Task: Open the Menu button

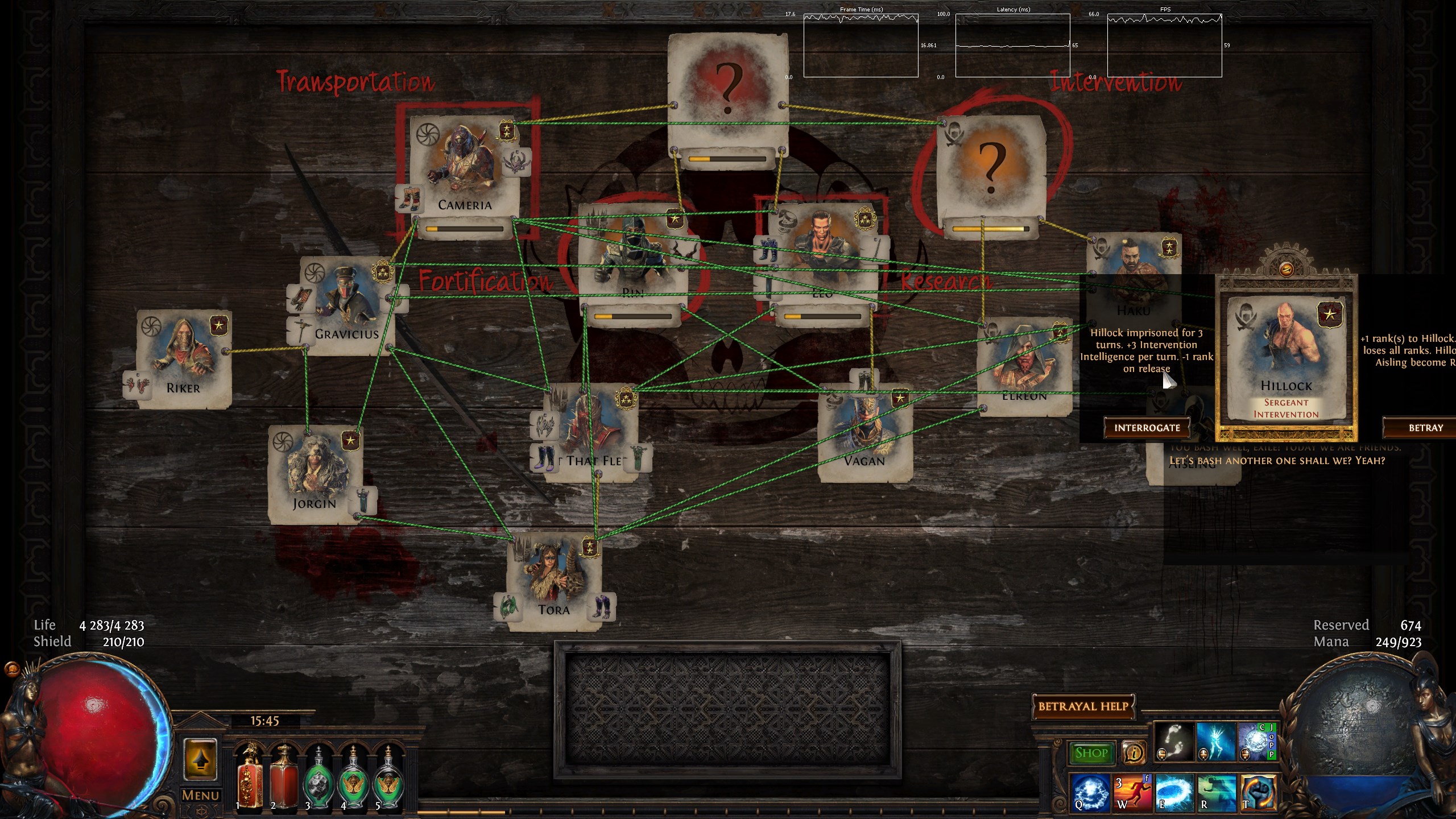Action: (x=200, y=795)
